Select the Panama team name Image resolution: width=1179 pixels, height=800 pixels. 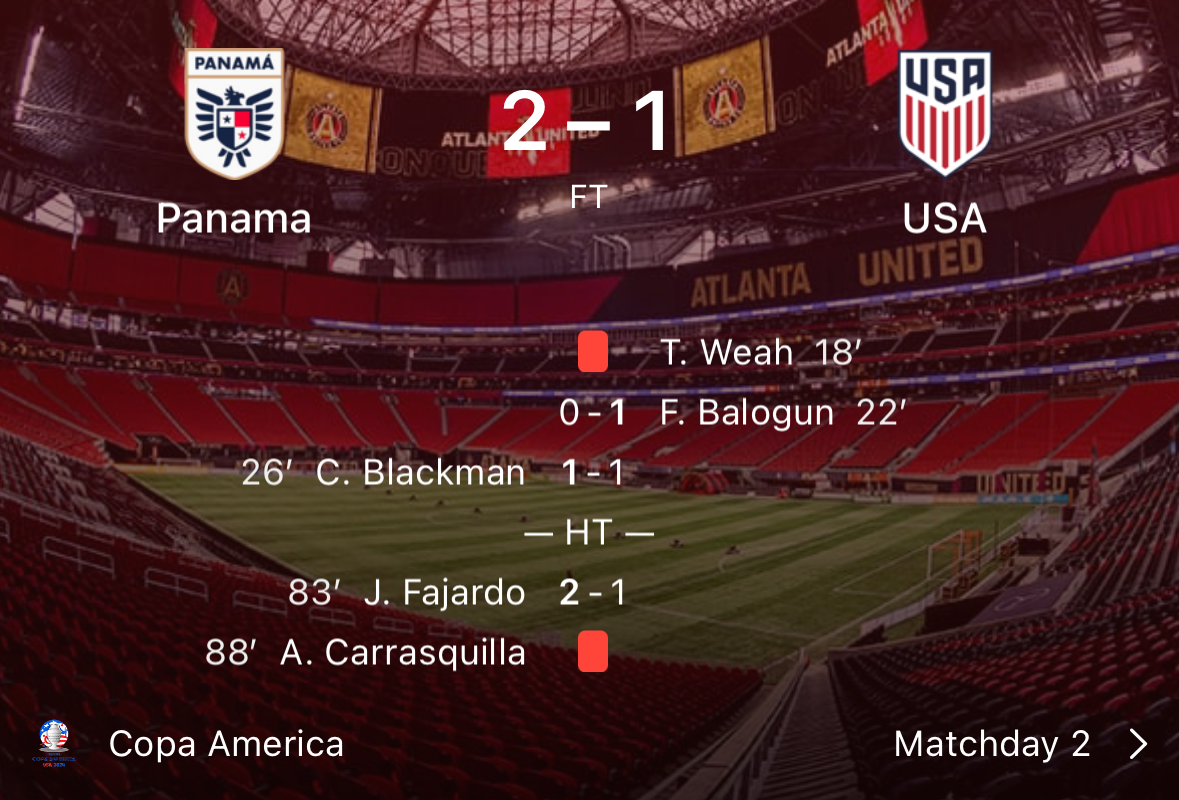(234, 218)
